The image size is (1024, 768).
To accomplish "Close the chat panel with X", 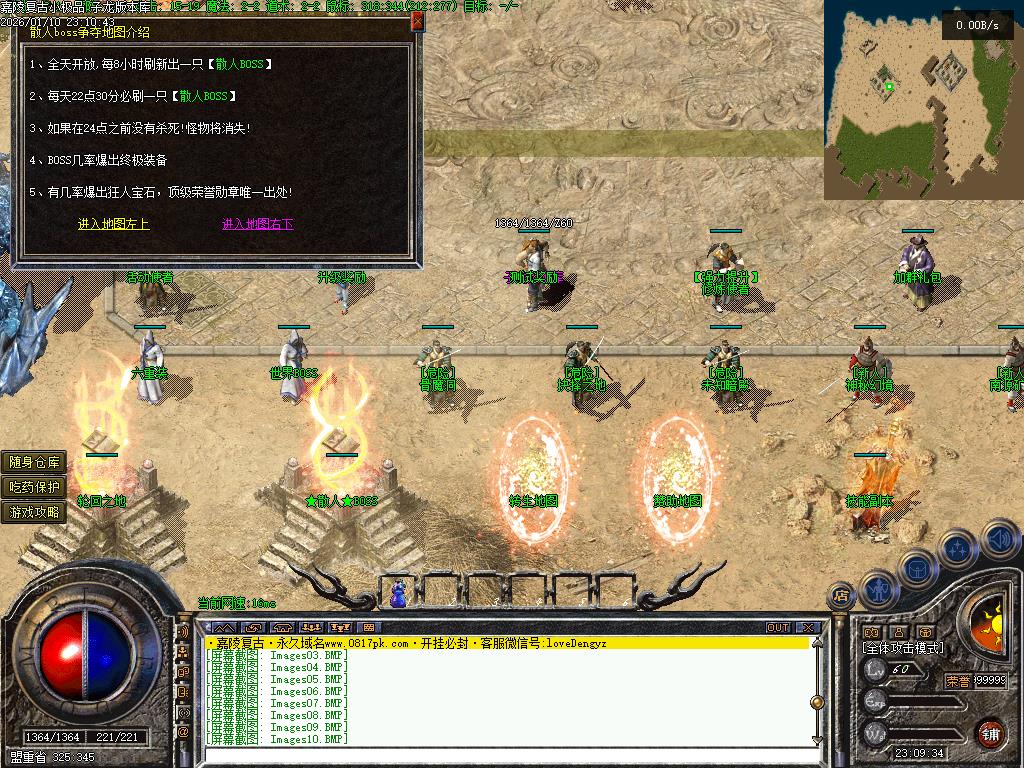I will [x=808, y=628].
